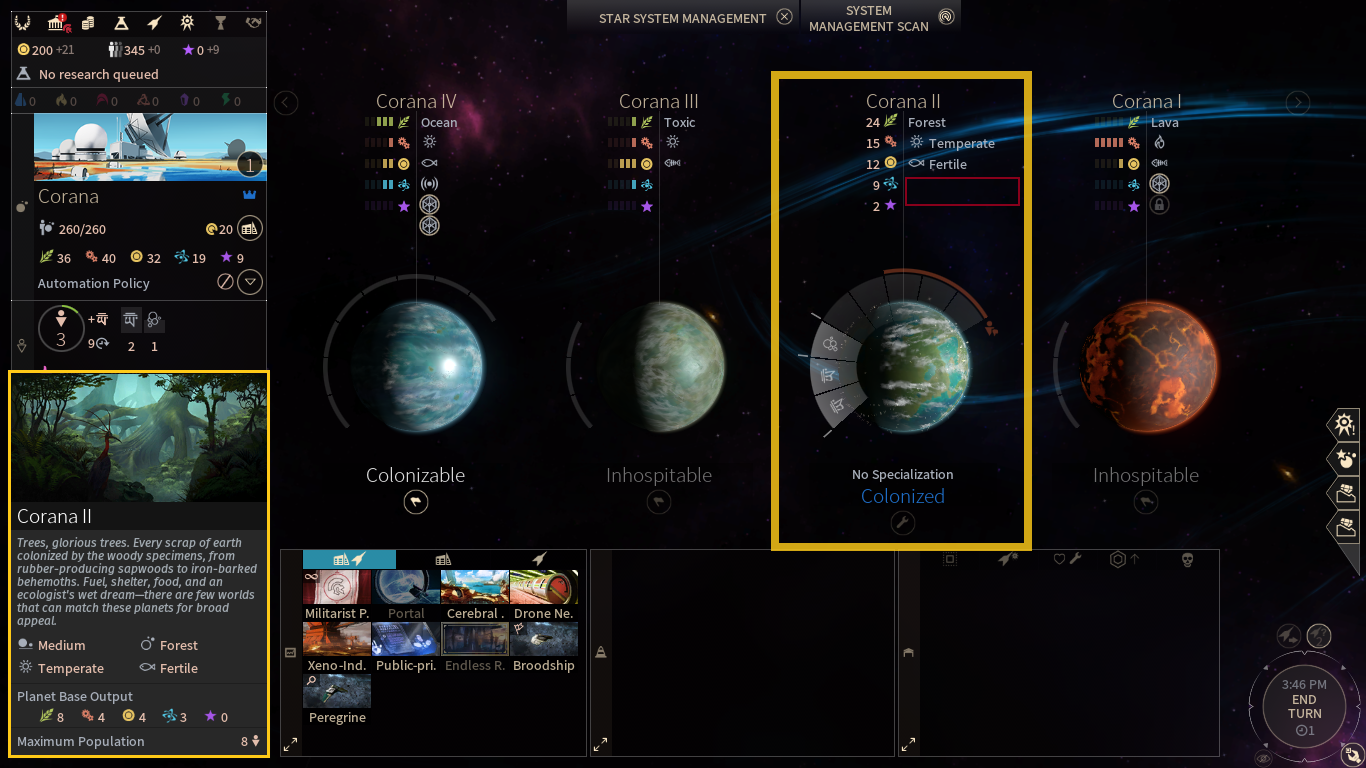Choose the Drone Ne. construction option
The width and height of the screenshot is (1366, 768).
click(x=543, y=595)
